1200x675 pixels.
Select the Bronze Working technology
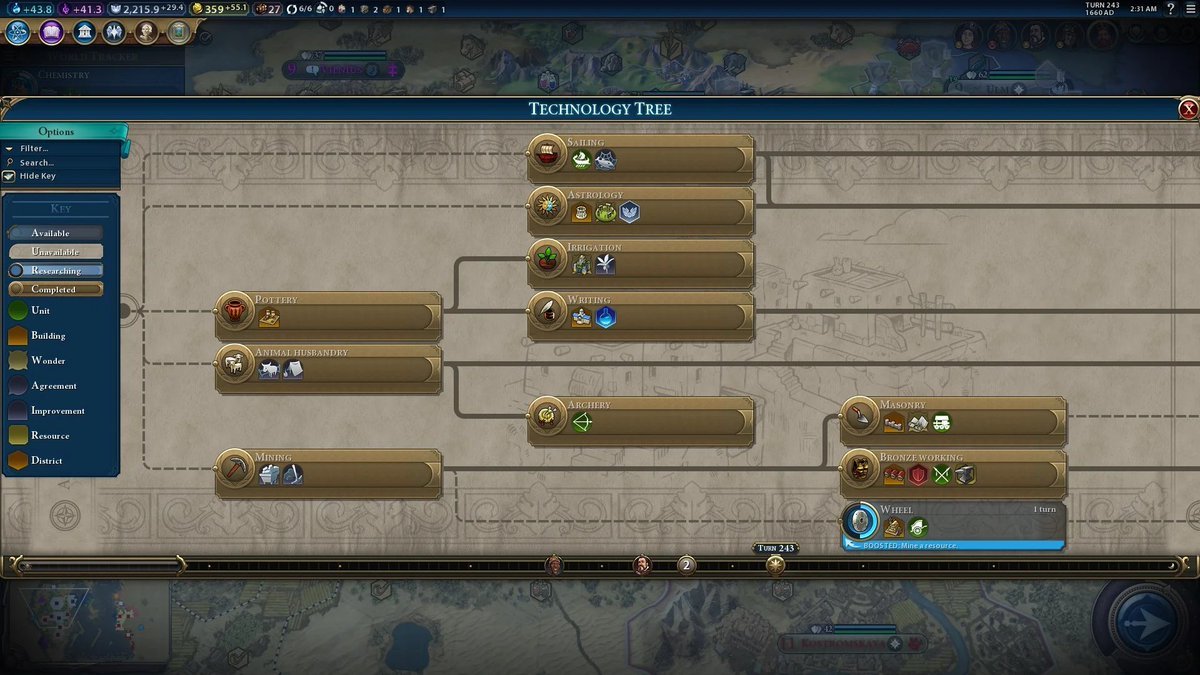click(x=953, y=473)
